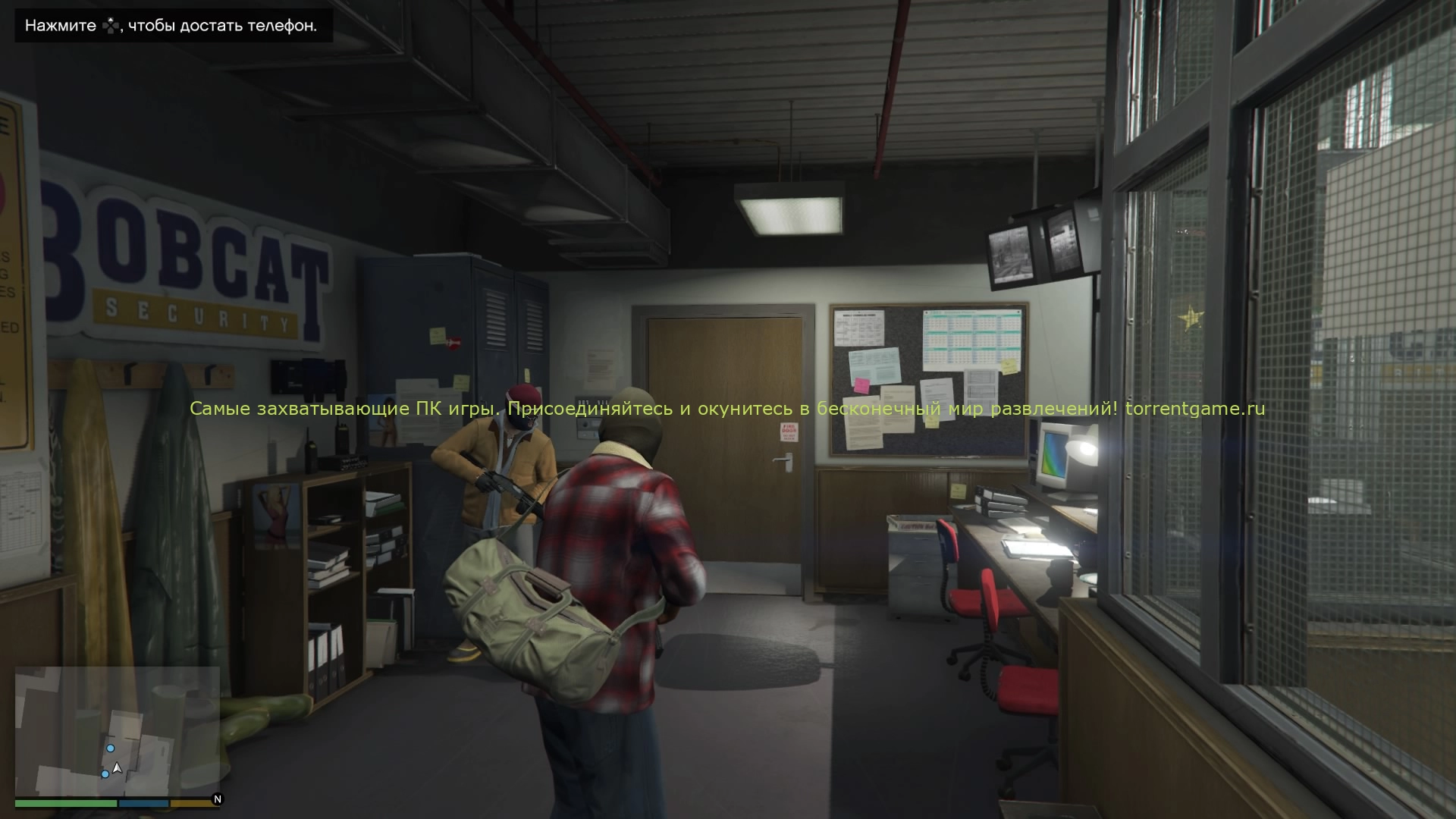Click the white player arrow on the minimap

tap(117, 768)
